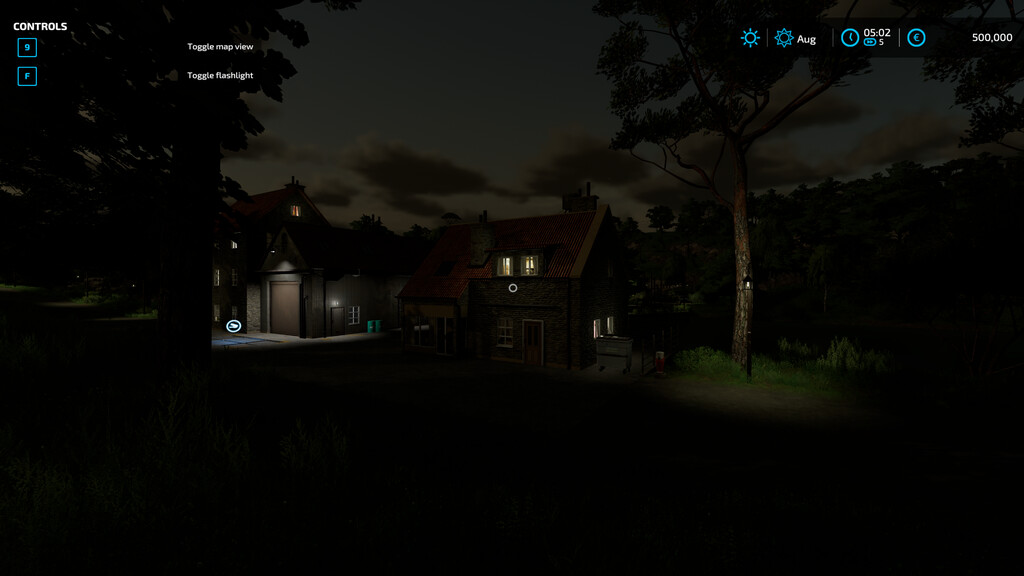Click the clock icon in the HUD
Image resolution: width=1024 pixels, height=576 pixels.
[x=849, y=38]
